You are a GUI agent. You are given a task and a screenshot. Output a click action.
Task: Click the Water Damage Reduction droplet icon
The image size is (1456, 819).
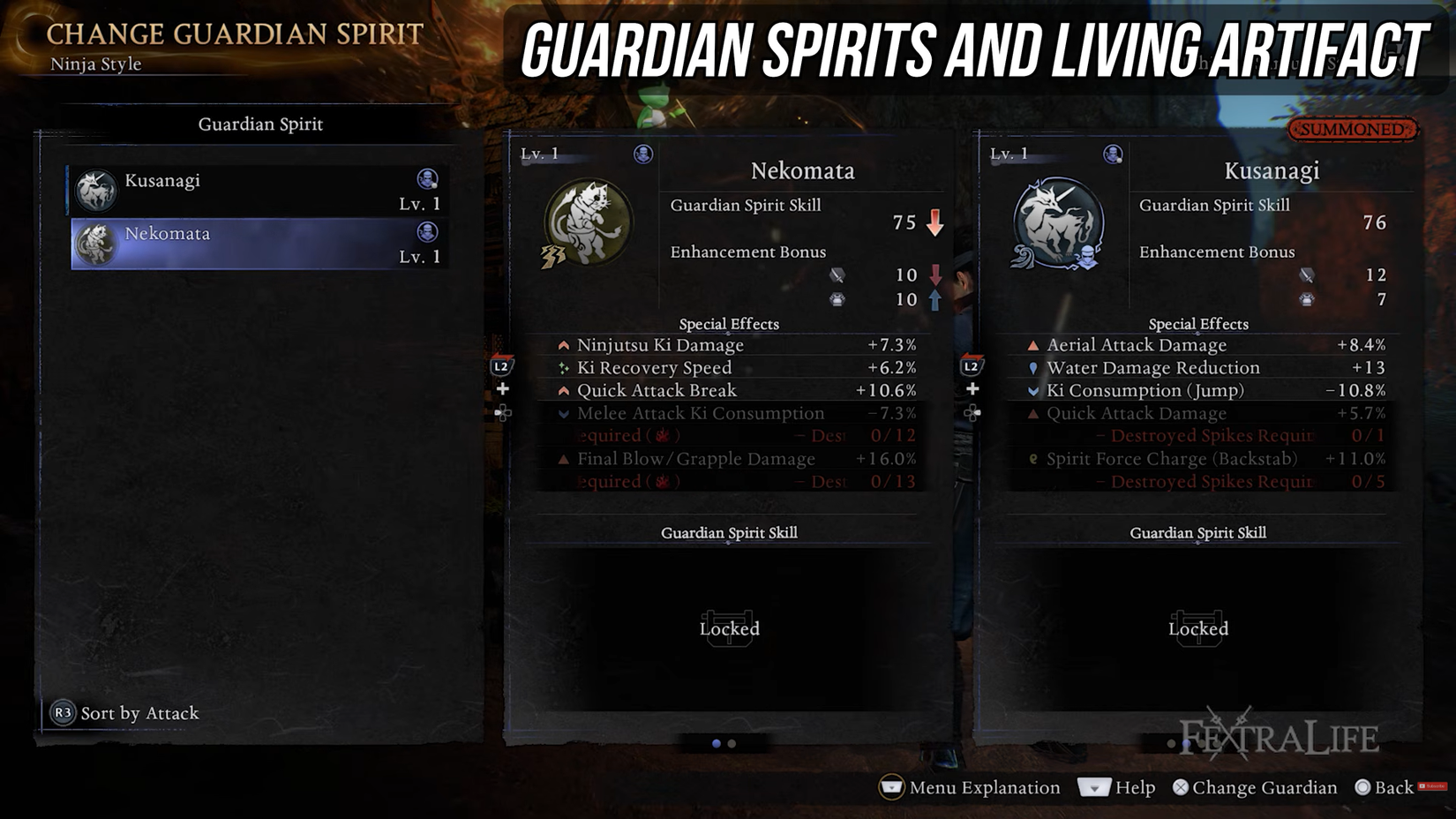(1032, 368)
